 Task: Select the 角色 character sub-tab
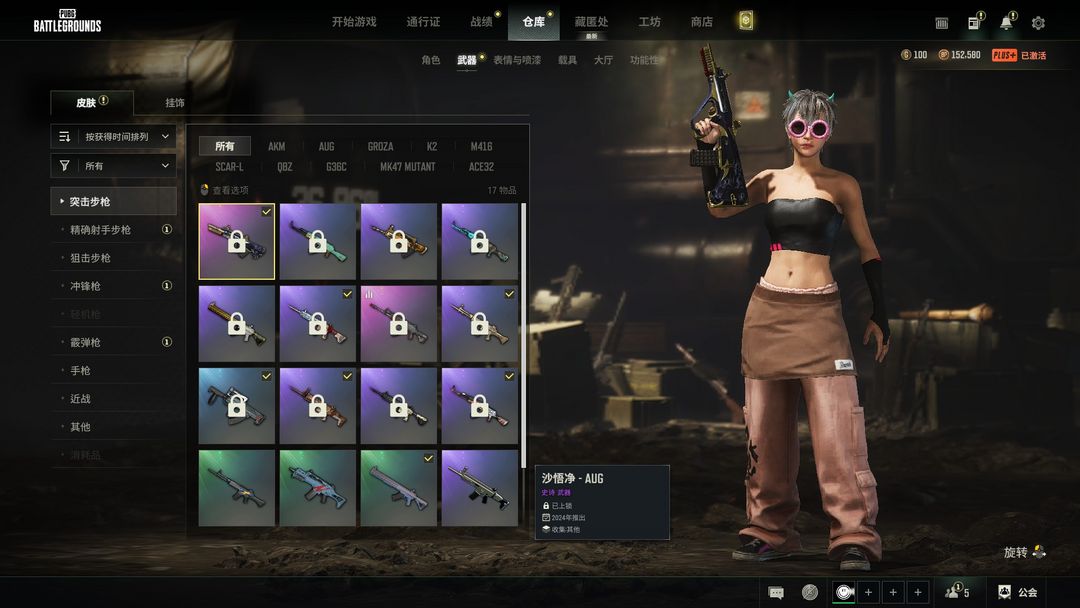(x=431, y=60)
